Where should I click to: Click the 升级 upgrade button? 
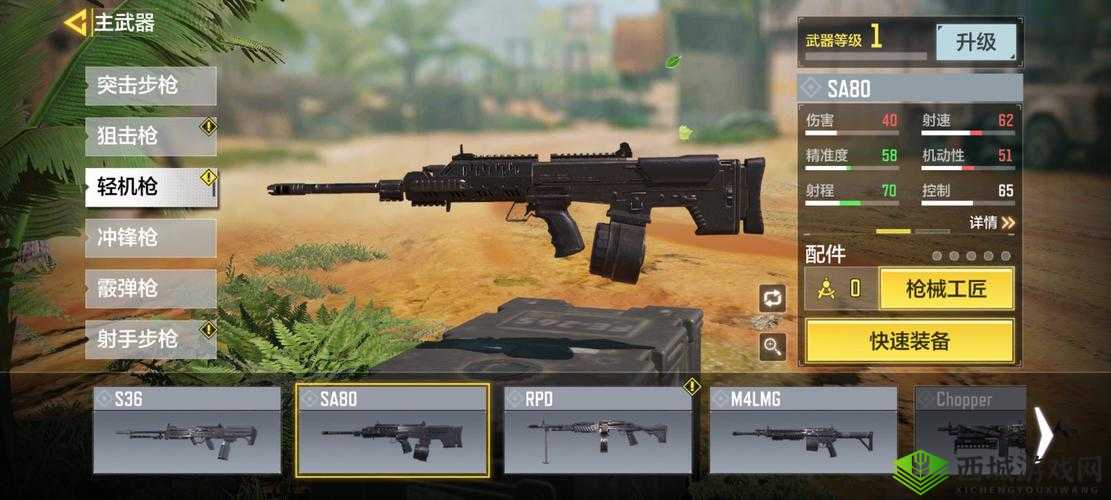976,42
